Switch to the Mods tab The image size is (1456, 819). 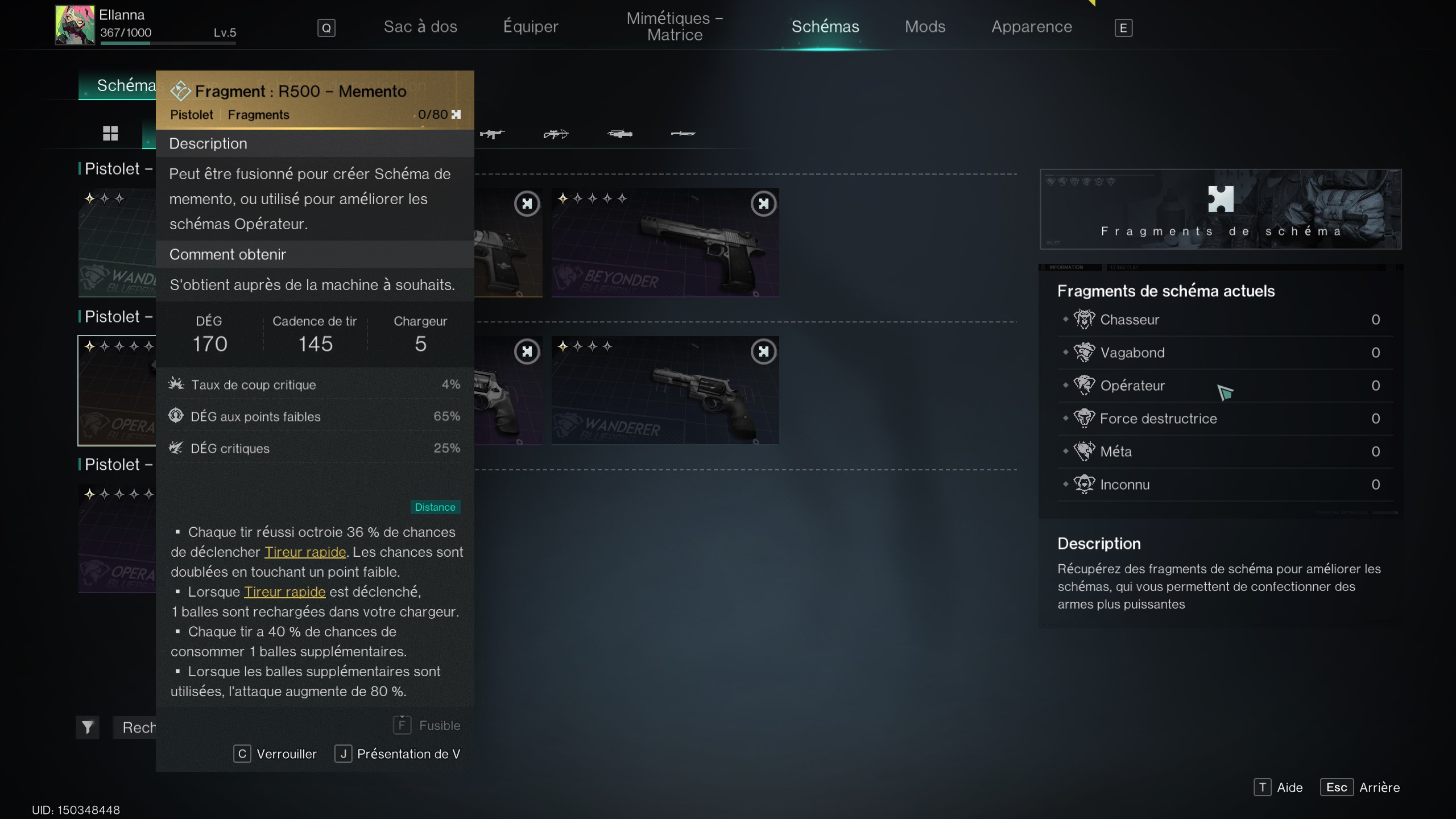(925, 26)
